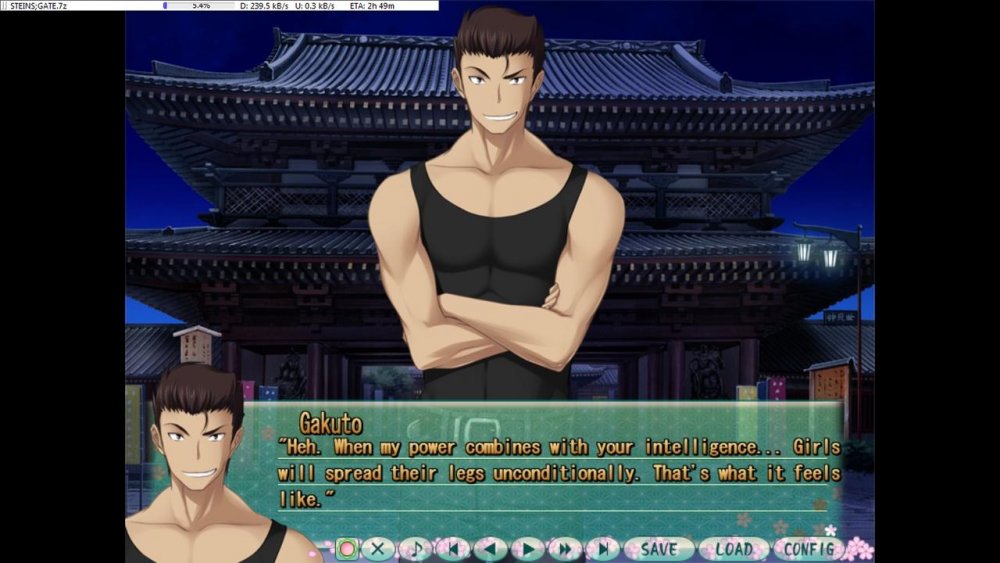The width and height of the screenshot is (1000, 563).
Task: Fast-forward the dialogue with the double arrow
Action: [565, 549]
